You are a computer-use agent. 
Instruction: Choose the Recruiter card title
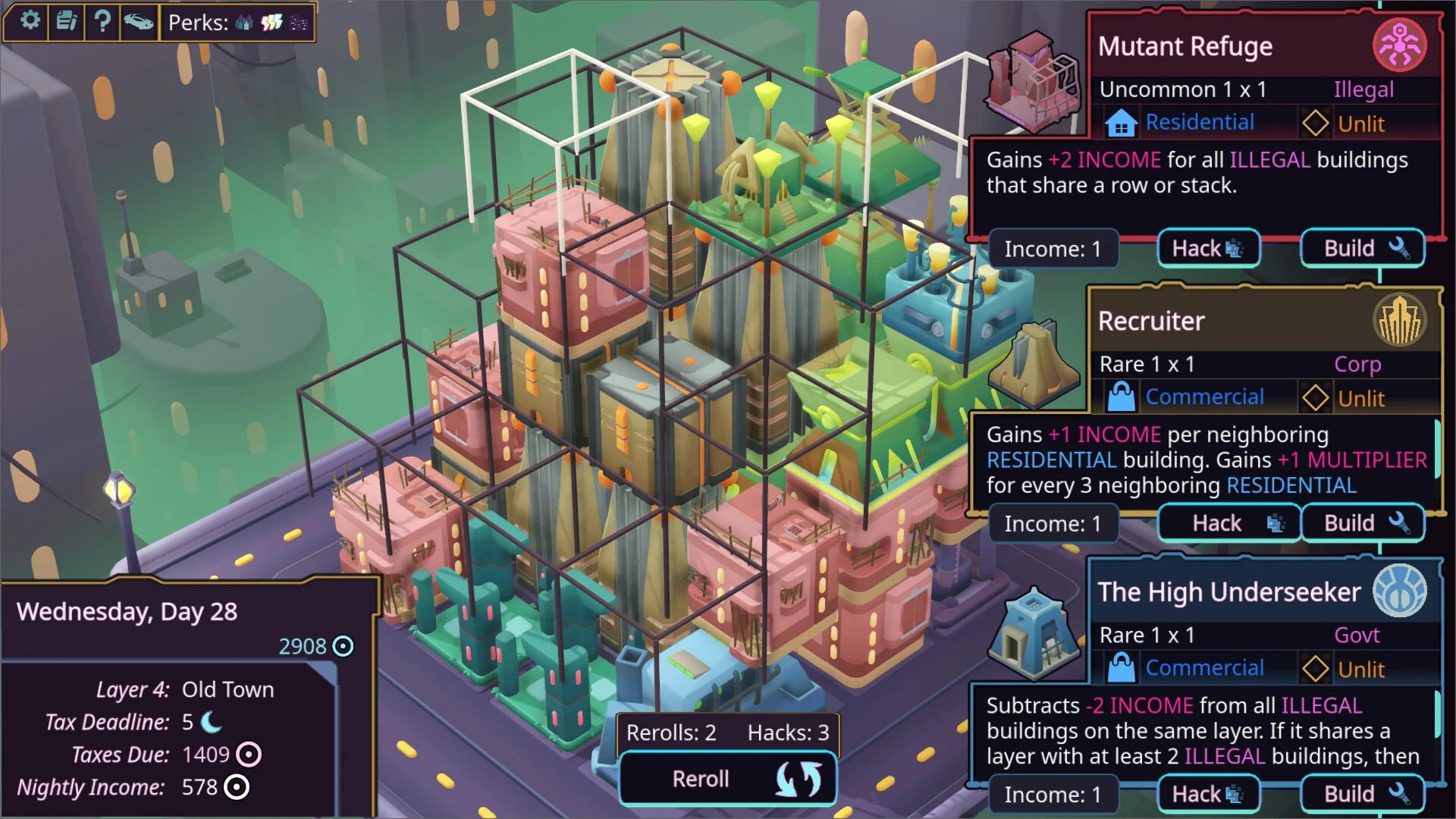[x=1151, y=322]
